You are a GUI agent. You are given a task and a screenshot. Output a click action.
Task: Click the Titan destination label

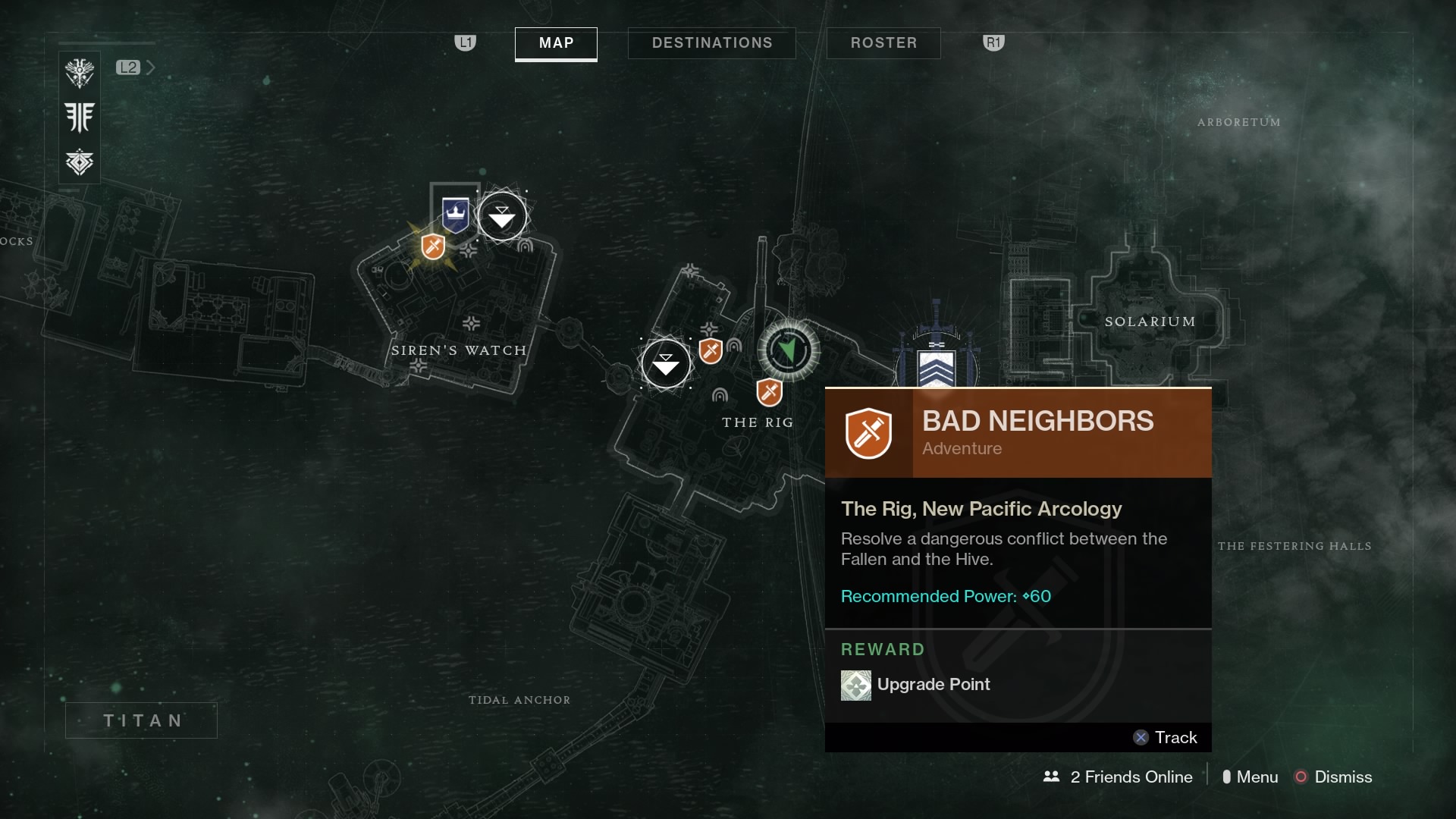pyautogui.click(x=142, y=720)
